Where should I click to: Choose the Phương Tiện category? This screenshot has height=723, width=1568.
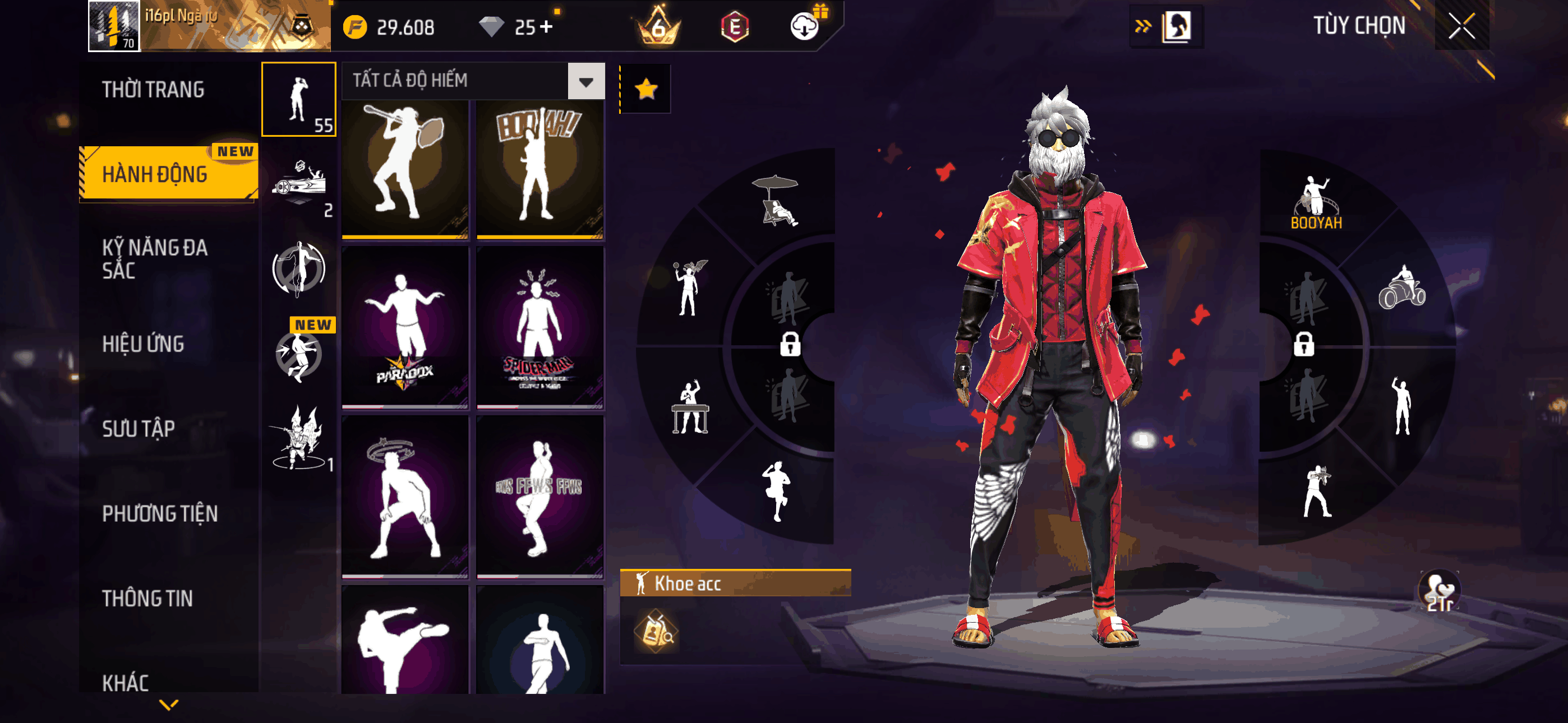coord(159,513)
